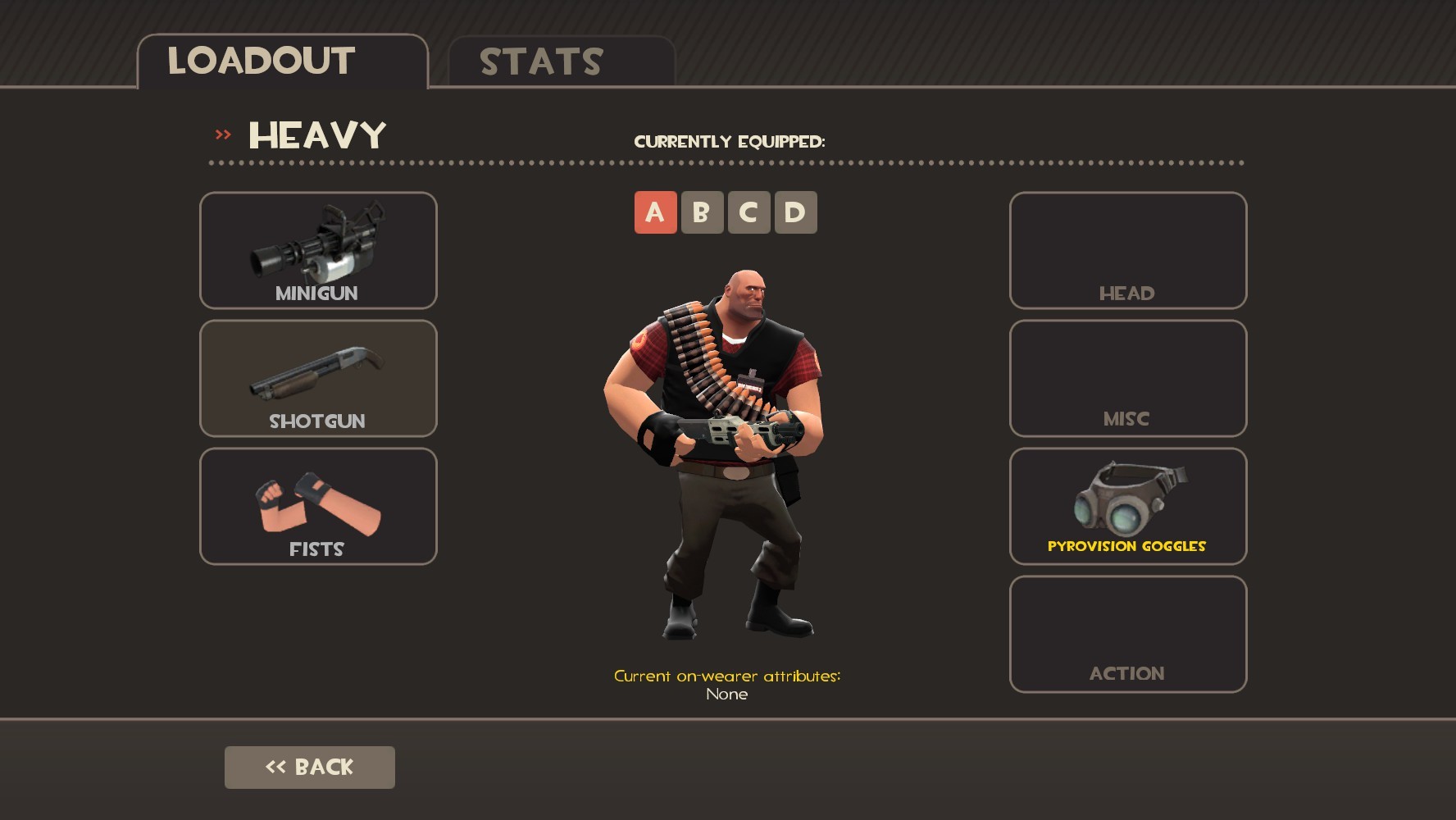The height and width of the screenshot is (820, 1456).
Task: Click the LOADOUT tab
Action: pos(261,59)
